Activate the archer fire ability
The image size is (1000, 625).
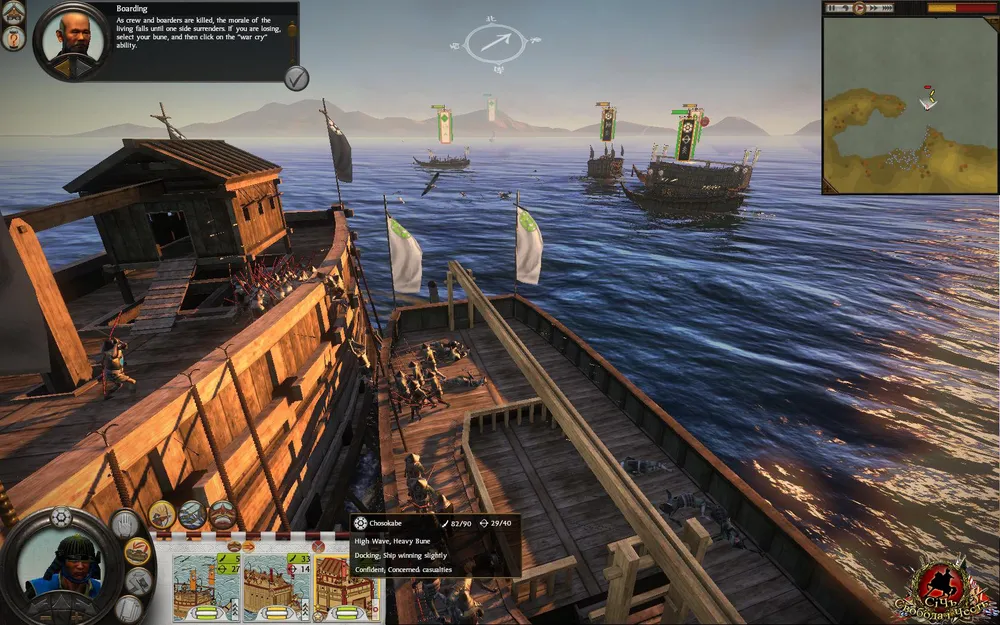tap(162, 515)
